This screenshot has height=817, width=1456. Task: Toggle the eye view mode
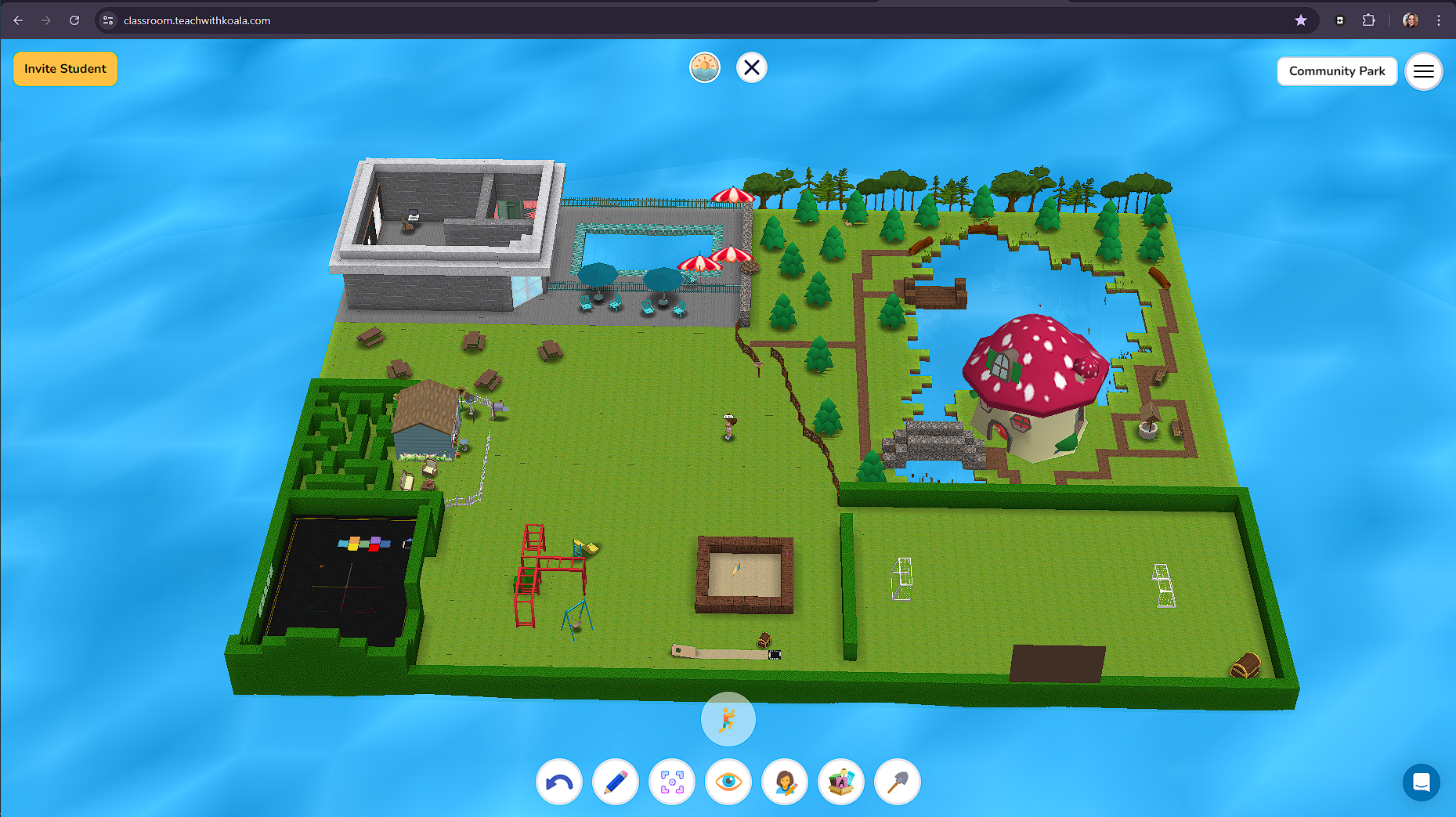[x=728, y=782]
